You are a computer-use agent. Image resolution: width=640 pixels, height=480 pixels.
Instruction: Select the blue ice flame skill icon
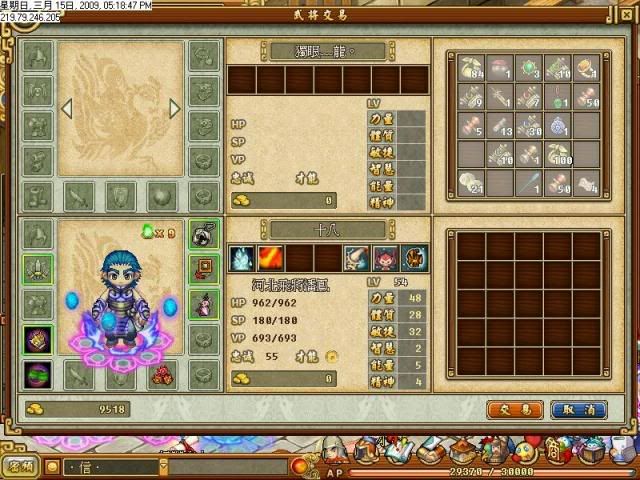[242, 259]
